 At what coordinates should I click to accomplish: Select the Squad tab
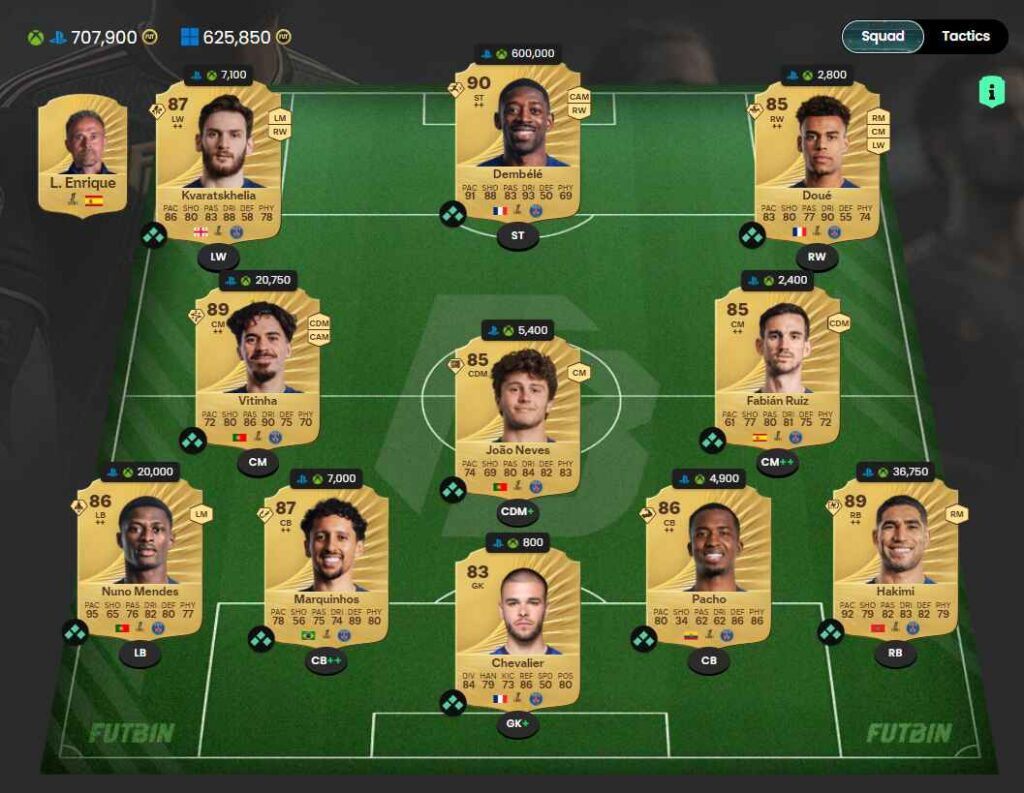(x=882, y=36)
